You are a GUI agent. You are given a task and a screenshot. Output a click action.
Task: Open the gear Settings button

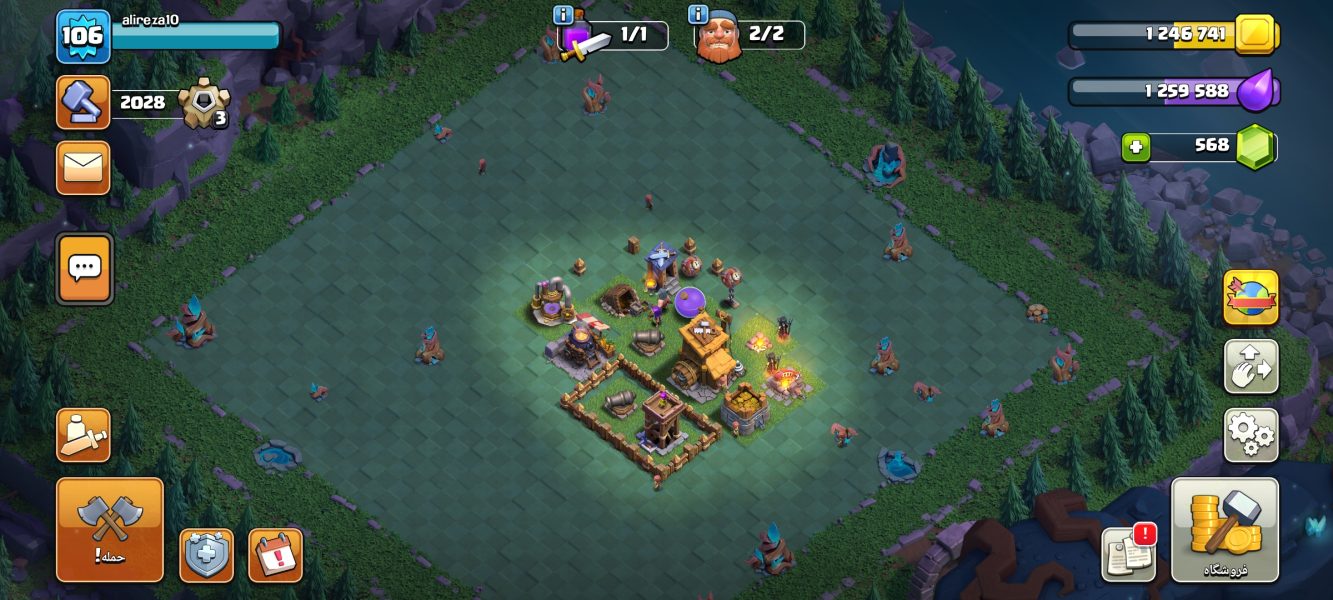tap(1250, 435)
